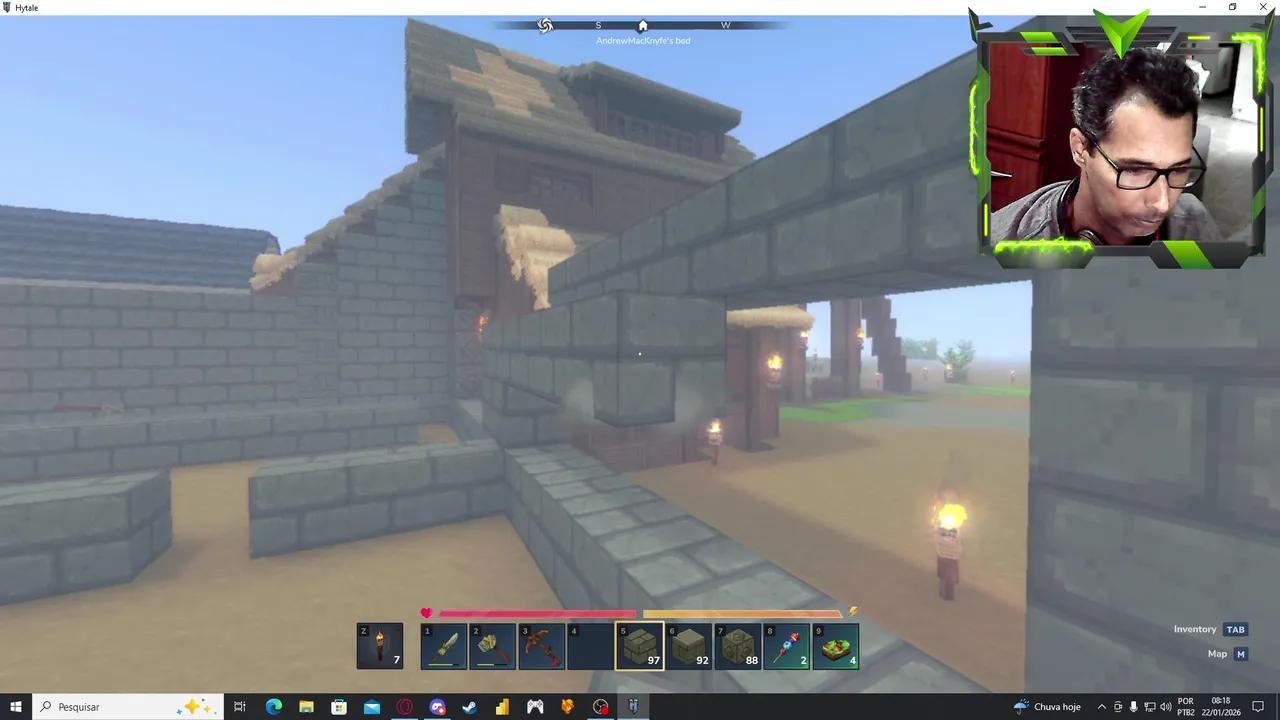The width and height of the screenshot is (1280, 720).
Task: Click the AndrewMacKnyfe's bed waypoint label
Action: (x=642, y=41)
